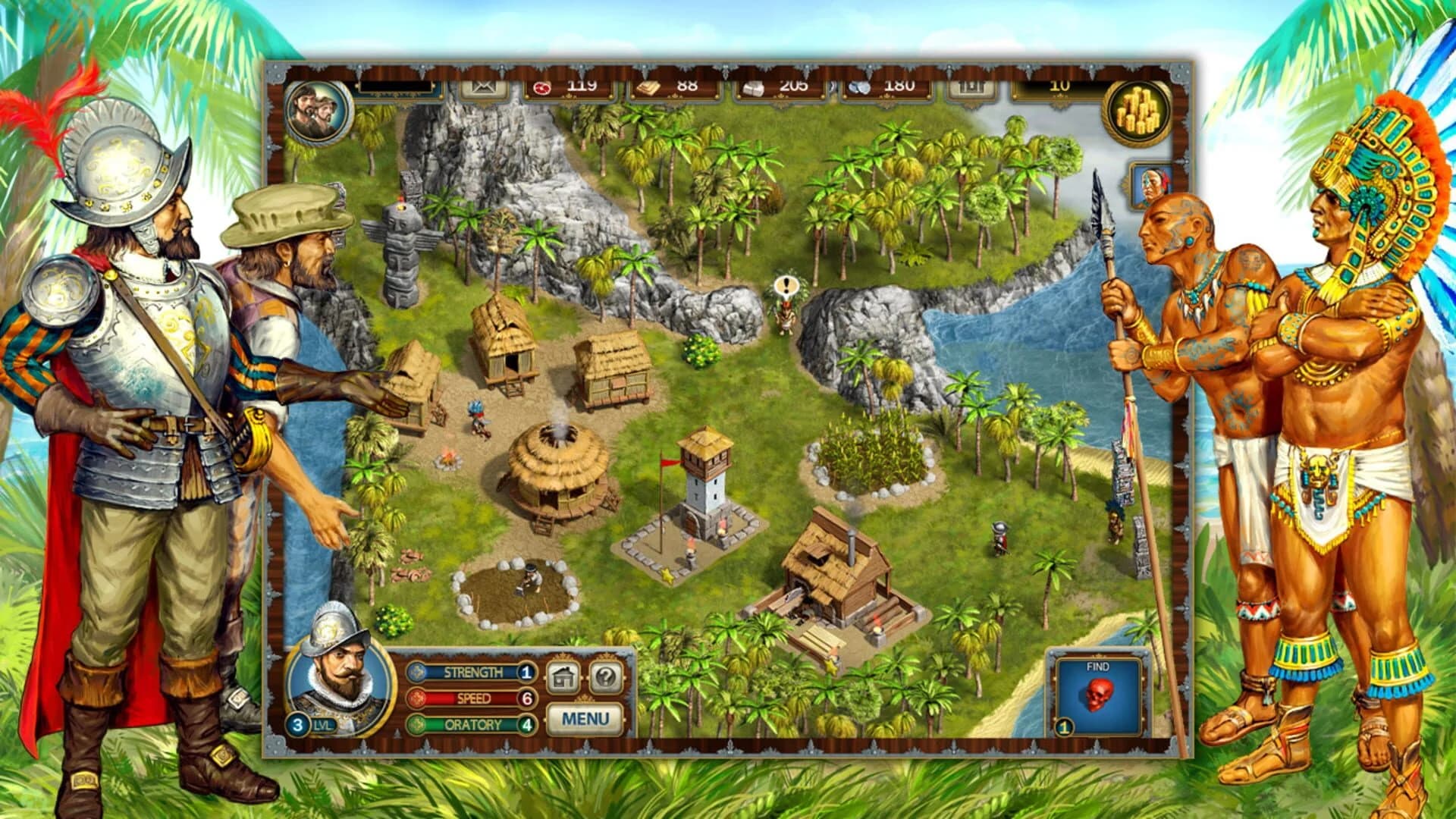The height and width of the screenshot is (819, 1456).
Task: Open the mail envelope icon
Action: [x=483, y=87]
